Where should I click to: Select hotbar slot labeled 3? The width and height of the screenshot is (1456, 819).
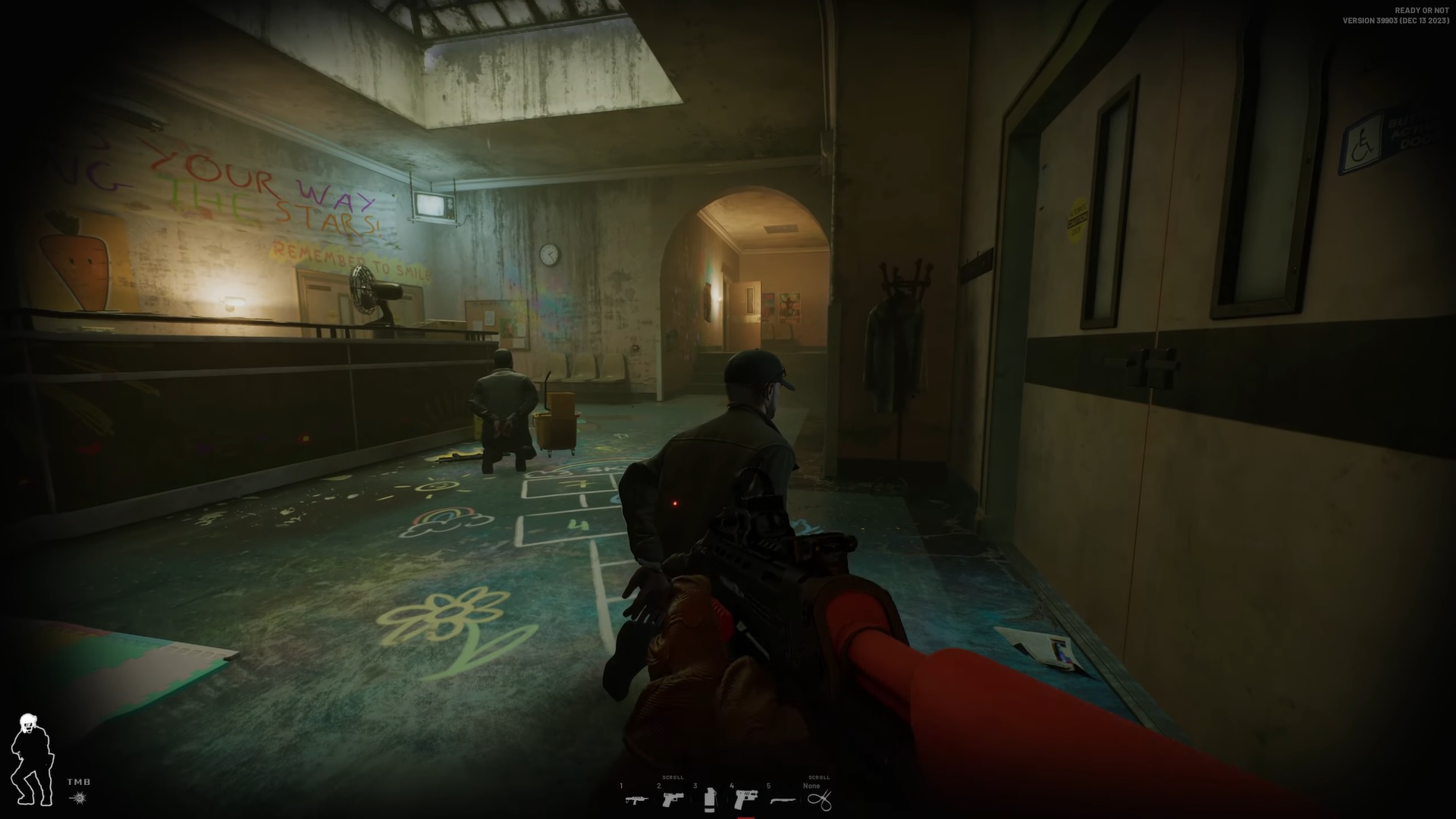click(695, 786)
